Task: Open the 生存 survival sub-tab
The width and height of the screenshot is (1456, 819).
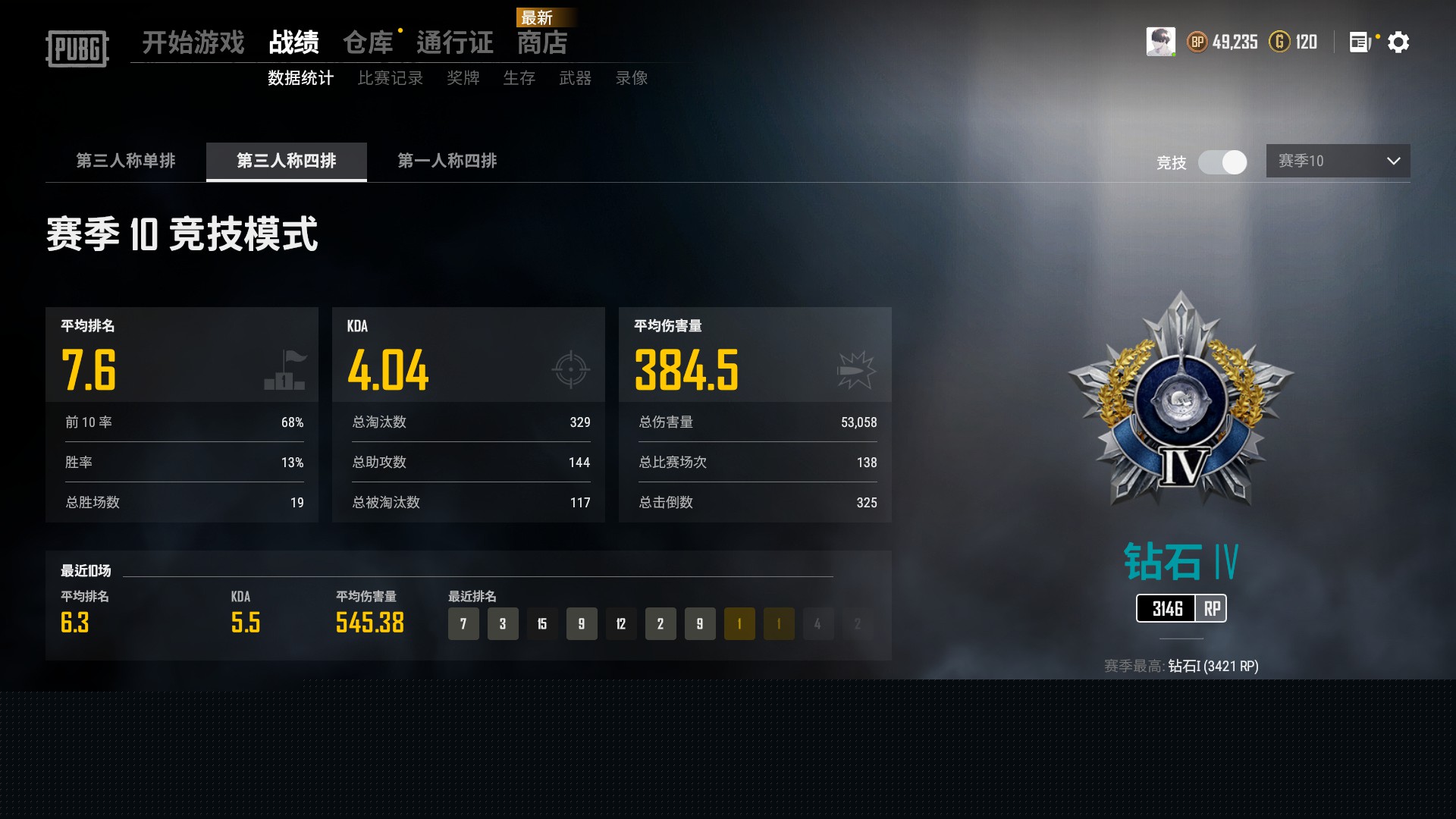Action: tap(519, 78)
